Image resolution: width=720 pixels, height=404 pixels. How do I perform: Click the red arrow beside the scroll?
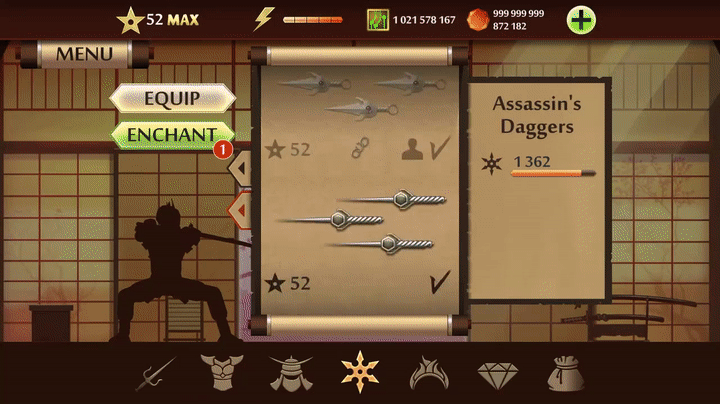[x=240, y=210]
